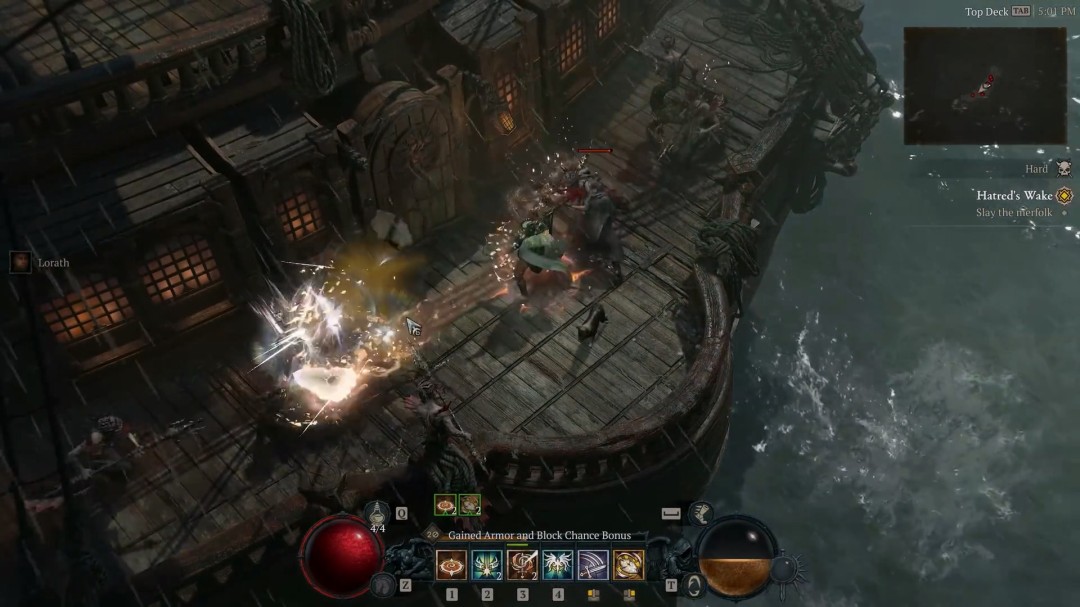Select the golden shield buff icon
The image size is (1080, 607).
point(469,505)
